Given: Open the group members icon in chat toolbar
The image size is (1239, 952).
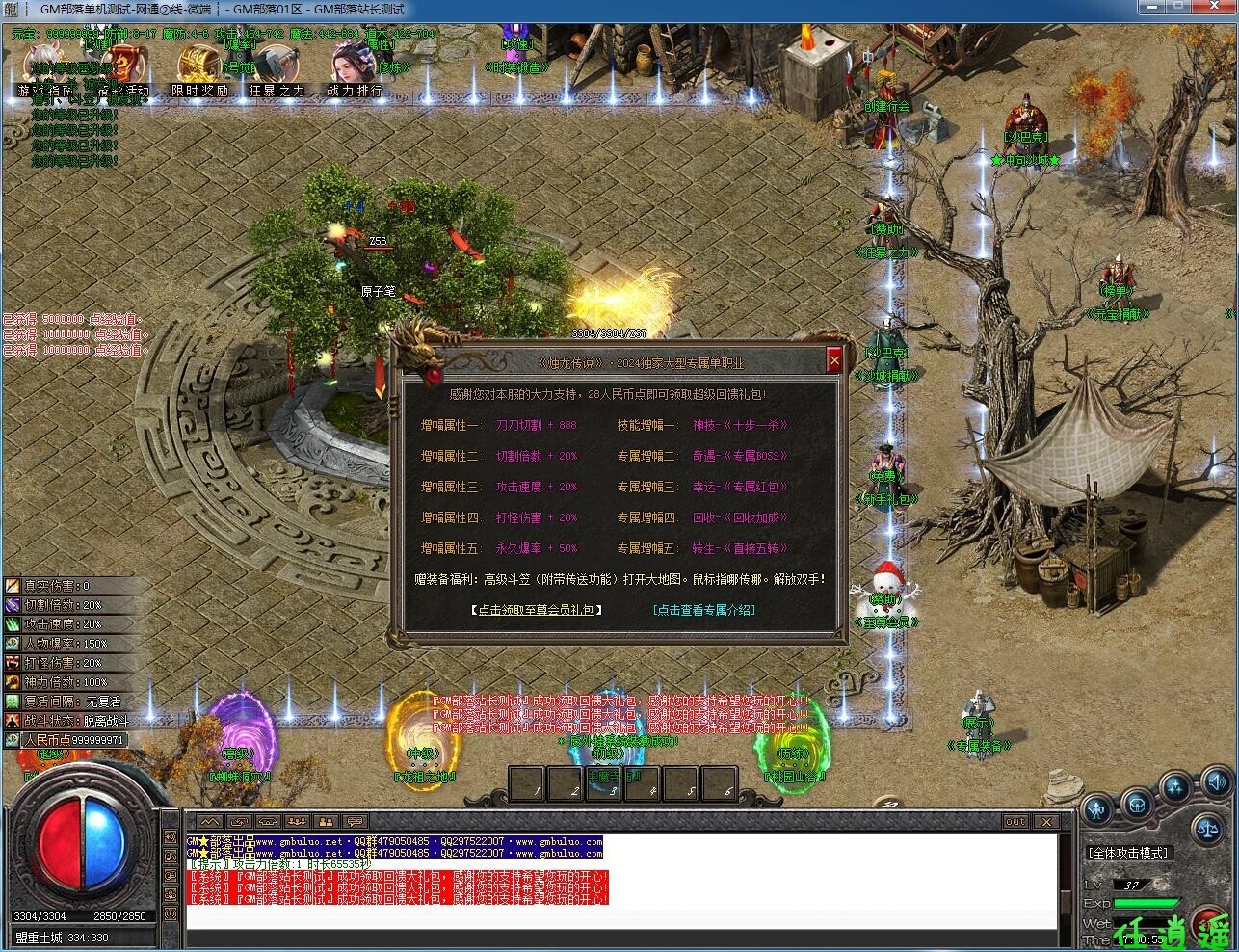Looking at the screenshot, I should tap(297, 821).
